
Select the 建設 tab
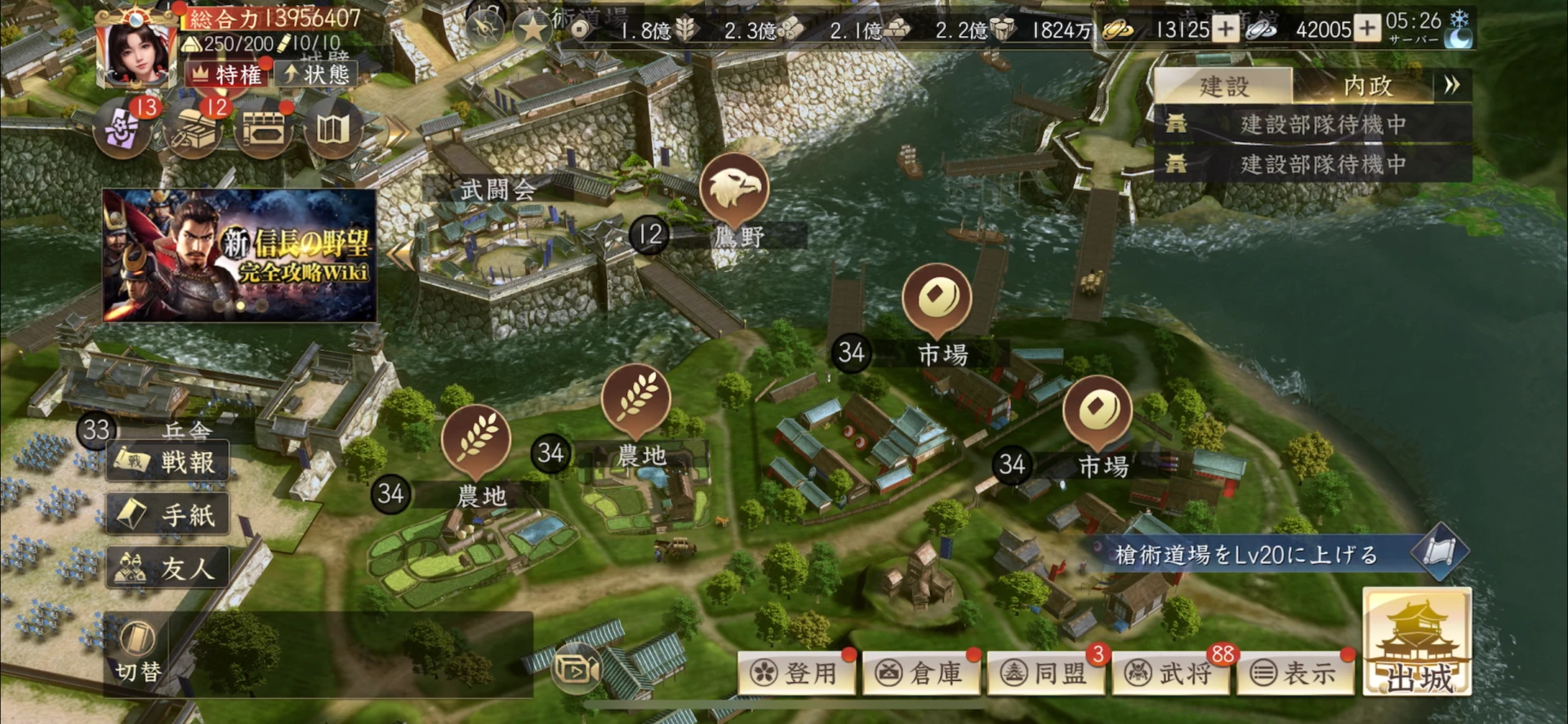coord(1223,86)
